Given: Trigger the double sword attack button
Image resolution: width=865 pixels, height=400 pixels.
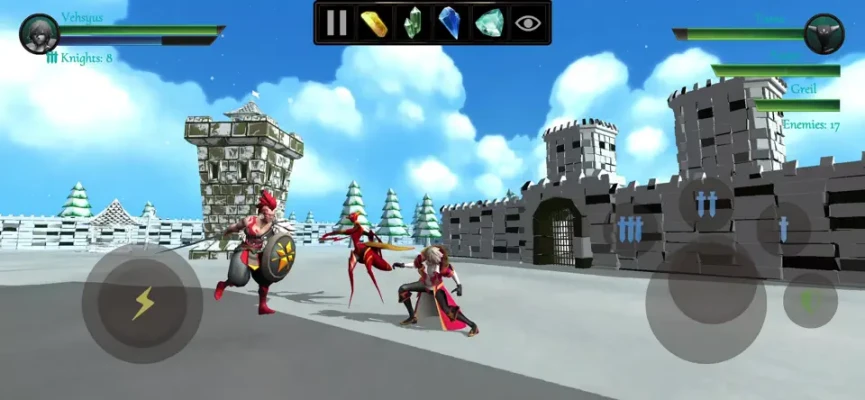Looking at the screenshot, I should tap(706, 203).
